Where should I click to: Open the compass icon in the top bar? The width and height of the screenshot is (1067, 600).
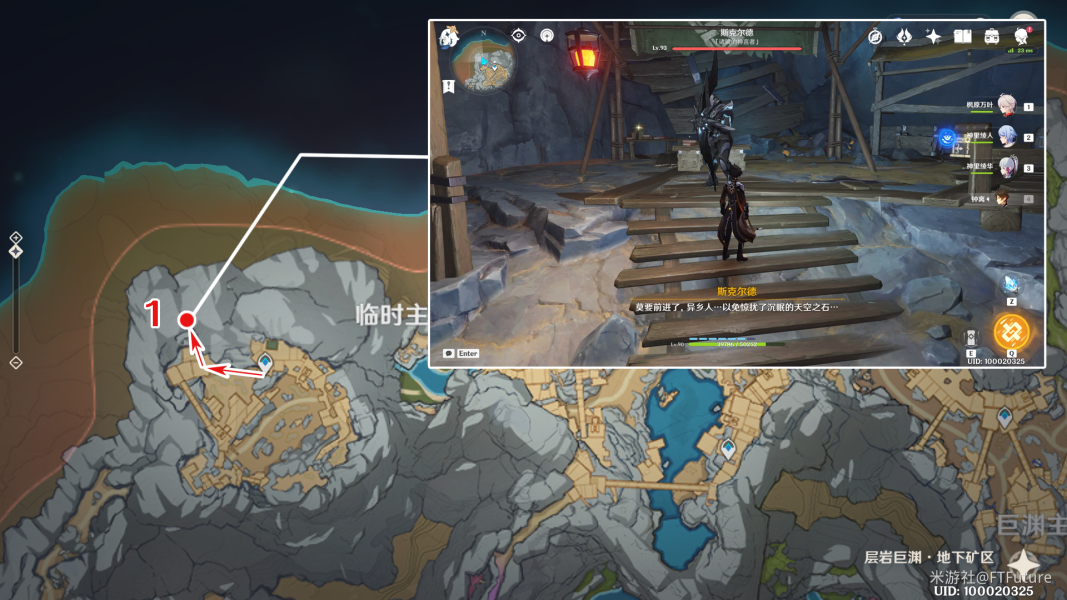(x=875, y=37)
